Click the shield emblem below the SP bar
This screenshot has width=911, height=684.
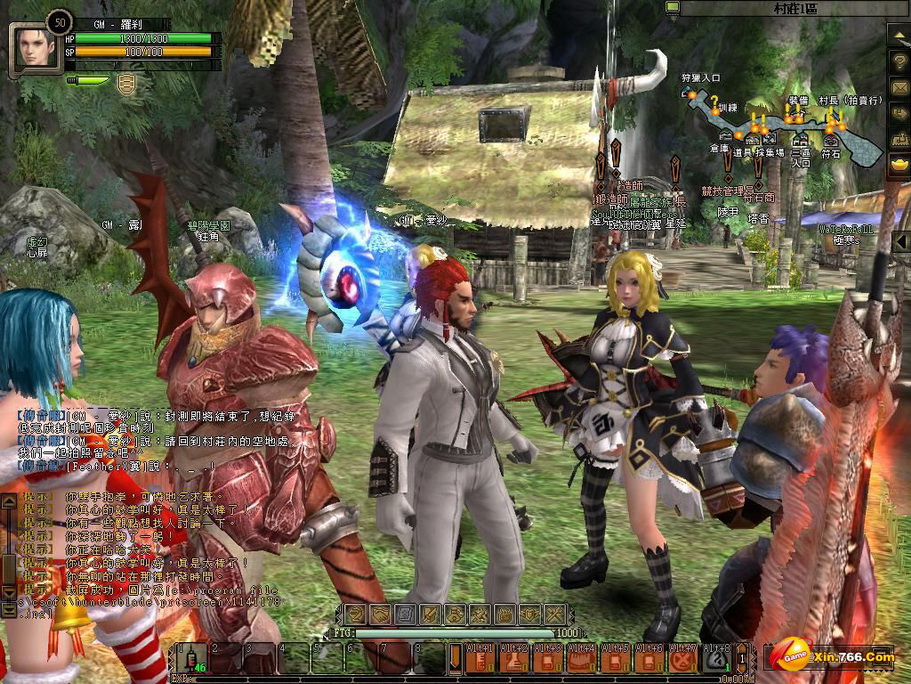click(126, 84)
